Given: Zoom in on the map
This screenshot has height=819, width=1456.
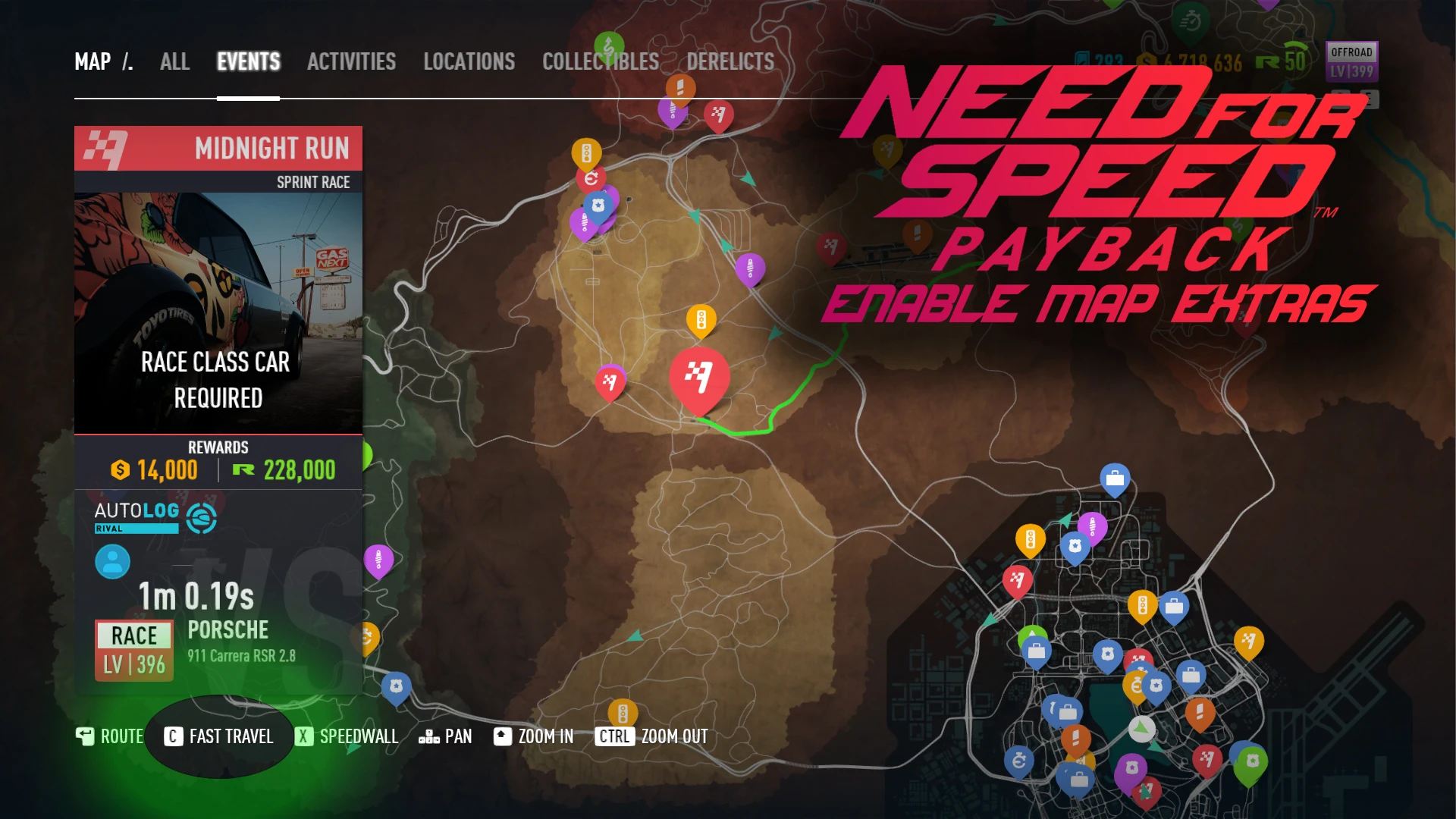Looking at the screenshot, I should point(533,736).
